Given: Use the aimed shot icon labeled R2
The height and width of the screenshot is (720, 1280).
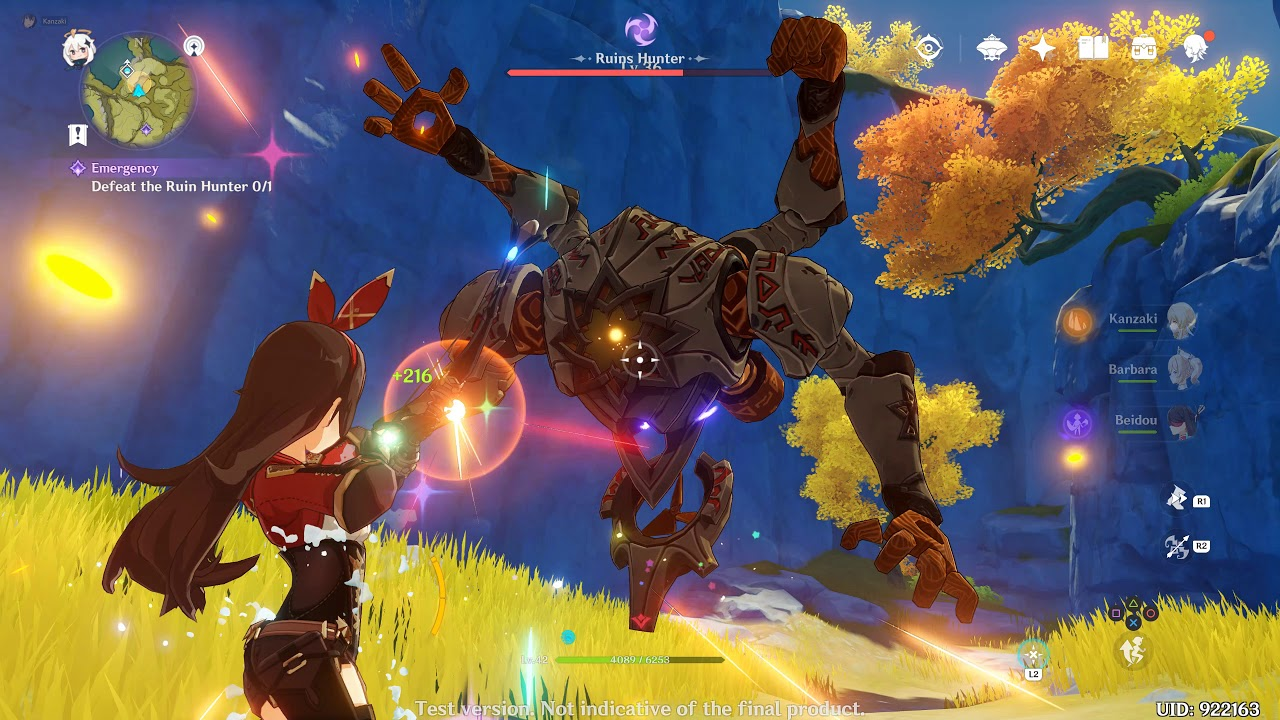Looking at the screenshot, I should pyautogui.click(x=1178, y=546).
